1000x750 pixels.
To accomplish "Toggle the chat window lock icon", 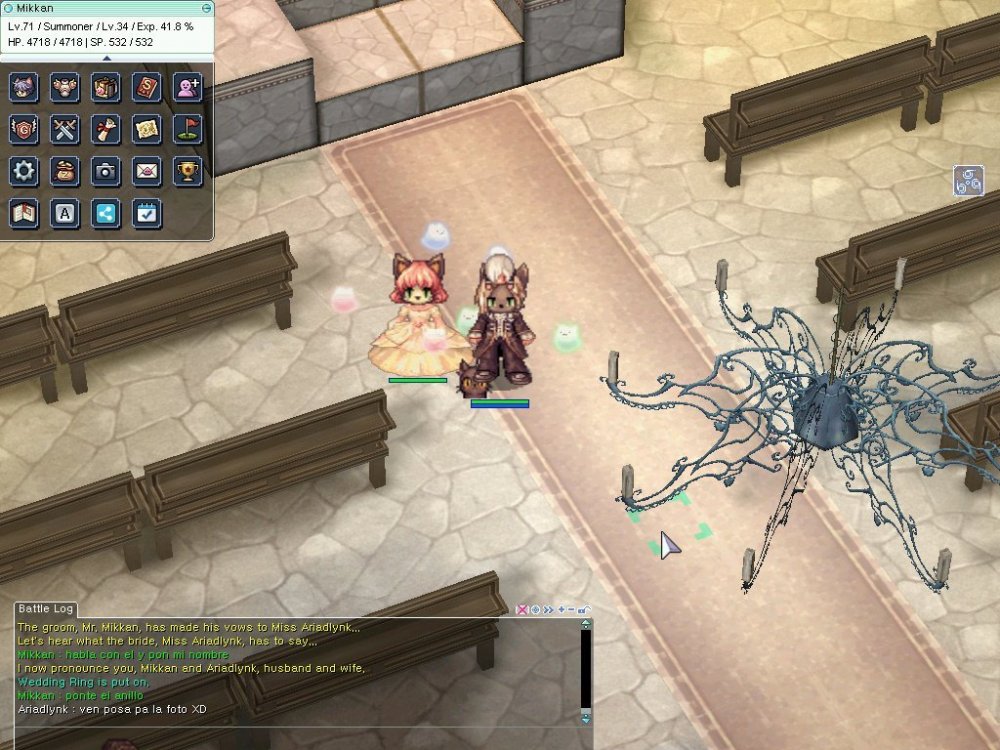I will coord(584,609).
